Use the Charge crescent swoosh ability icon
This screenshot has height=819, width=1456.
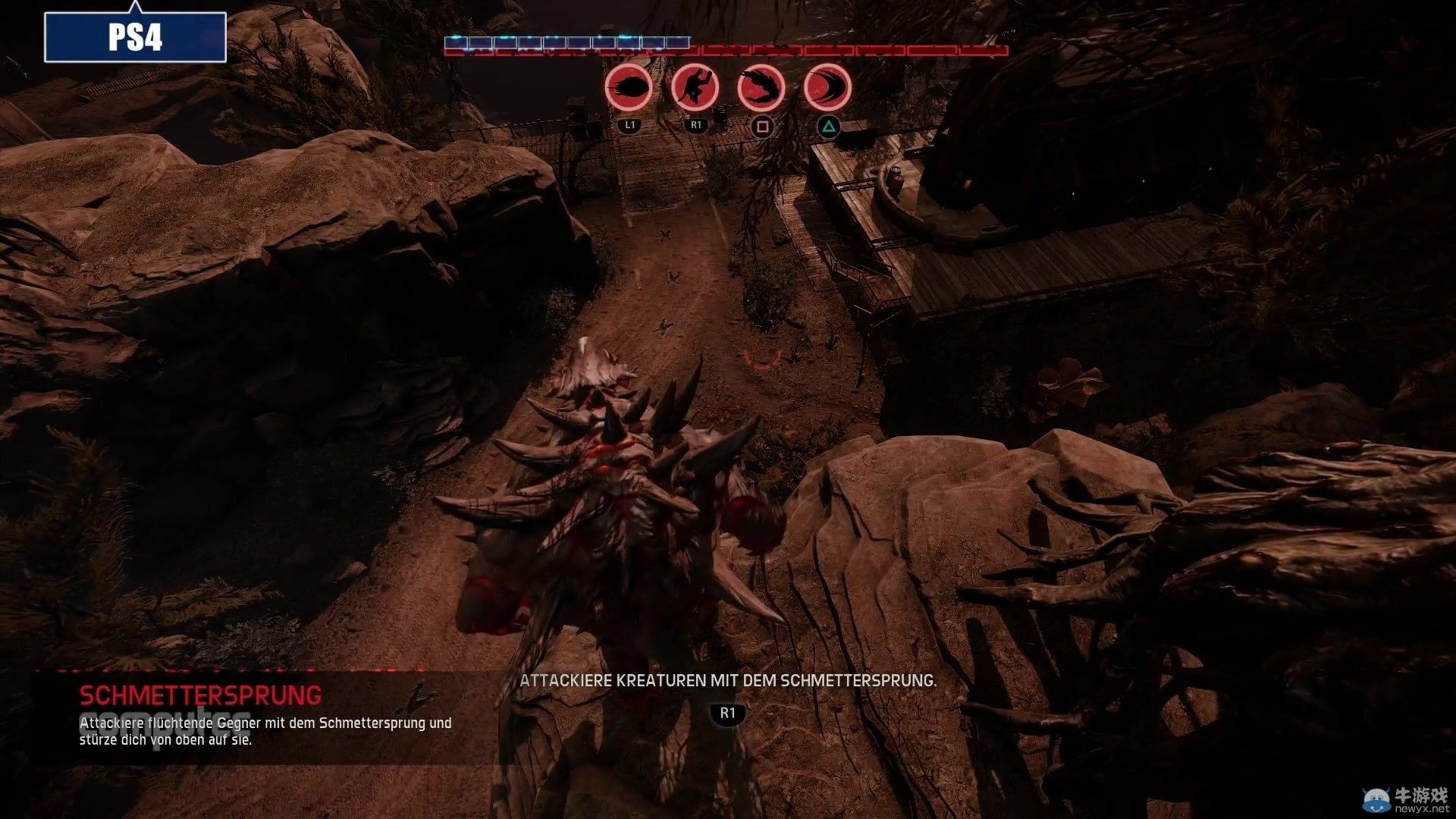(x=827, y=88)
